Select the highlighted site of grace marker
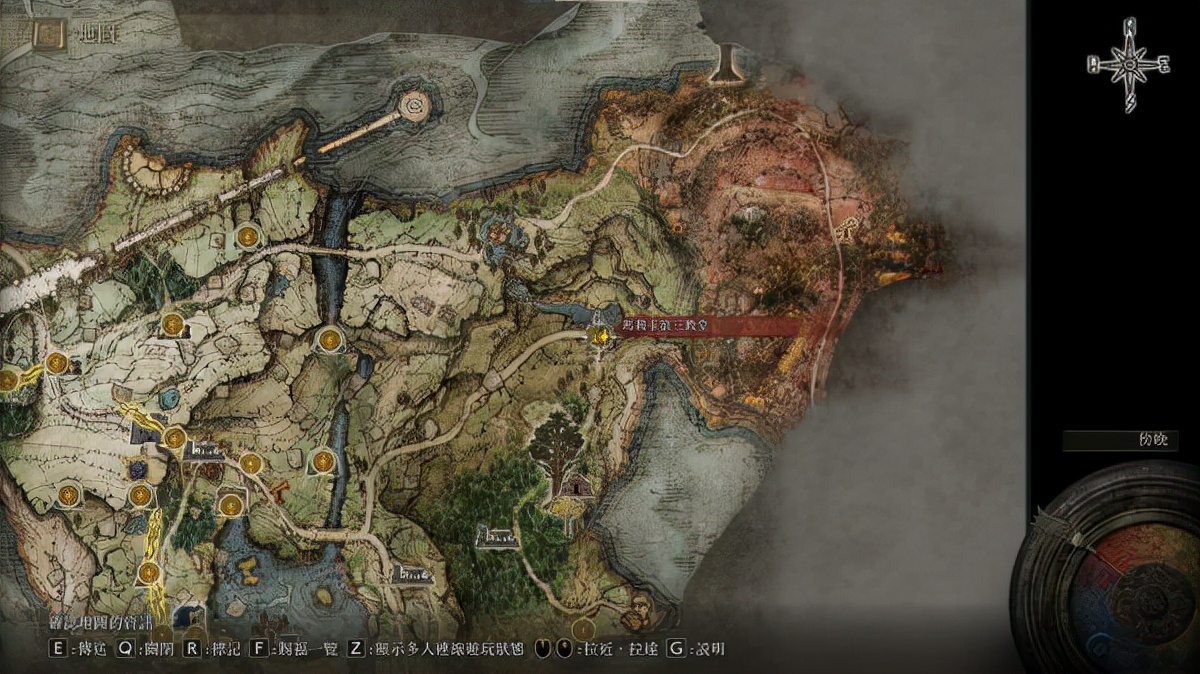 [x=600, y=337]
